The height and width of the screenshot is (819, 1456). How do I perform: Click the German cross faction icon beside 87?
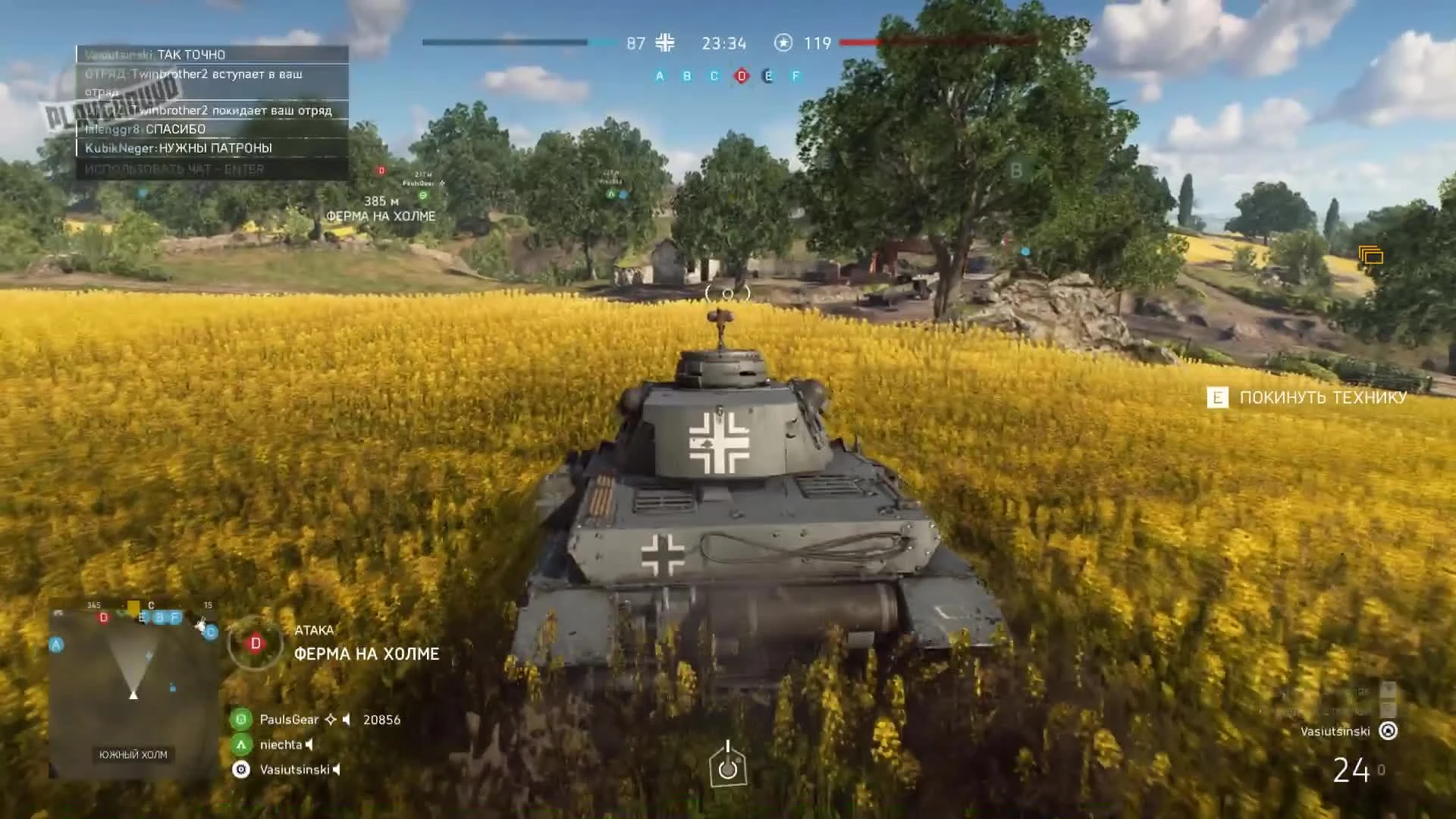pyautogui.click(x=664, y=43)
